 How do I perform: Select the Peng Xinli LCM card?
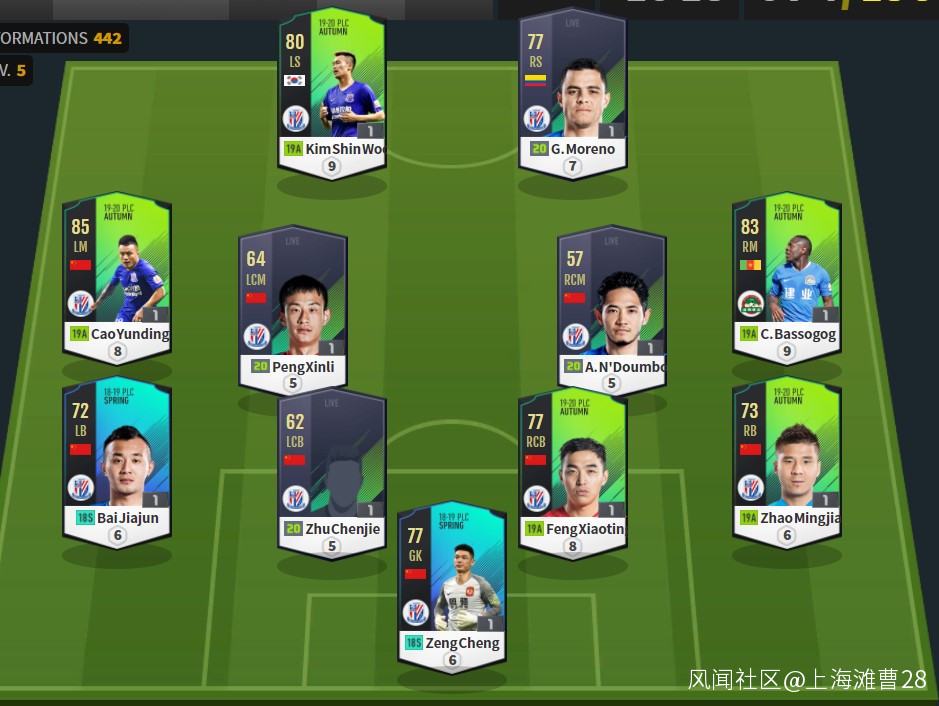coord(293,302)
